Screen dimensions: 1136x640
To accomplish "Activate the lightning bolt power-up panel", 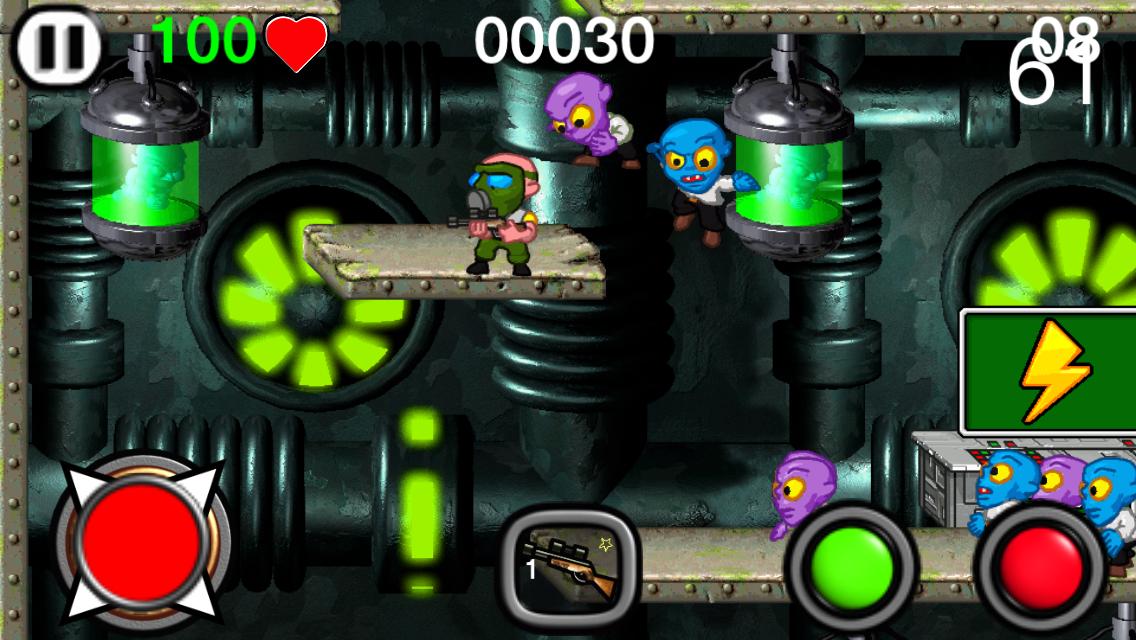I will 1049,372.
